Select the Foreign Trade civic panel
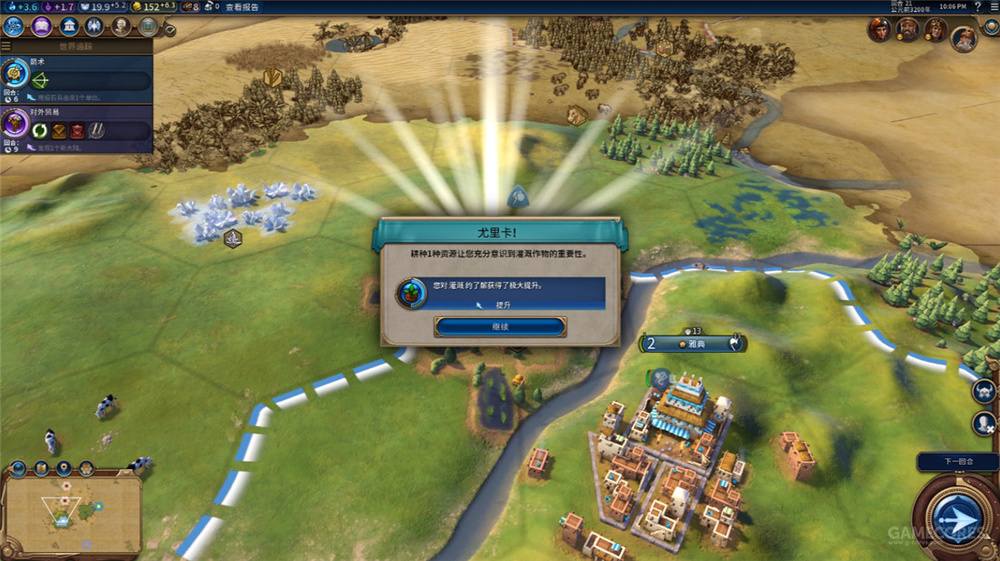1000x561 pixels. point(76,125)
